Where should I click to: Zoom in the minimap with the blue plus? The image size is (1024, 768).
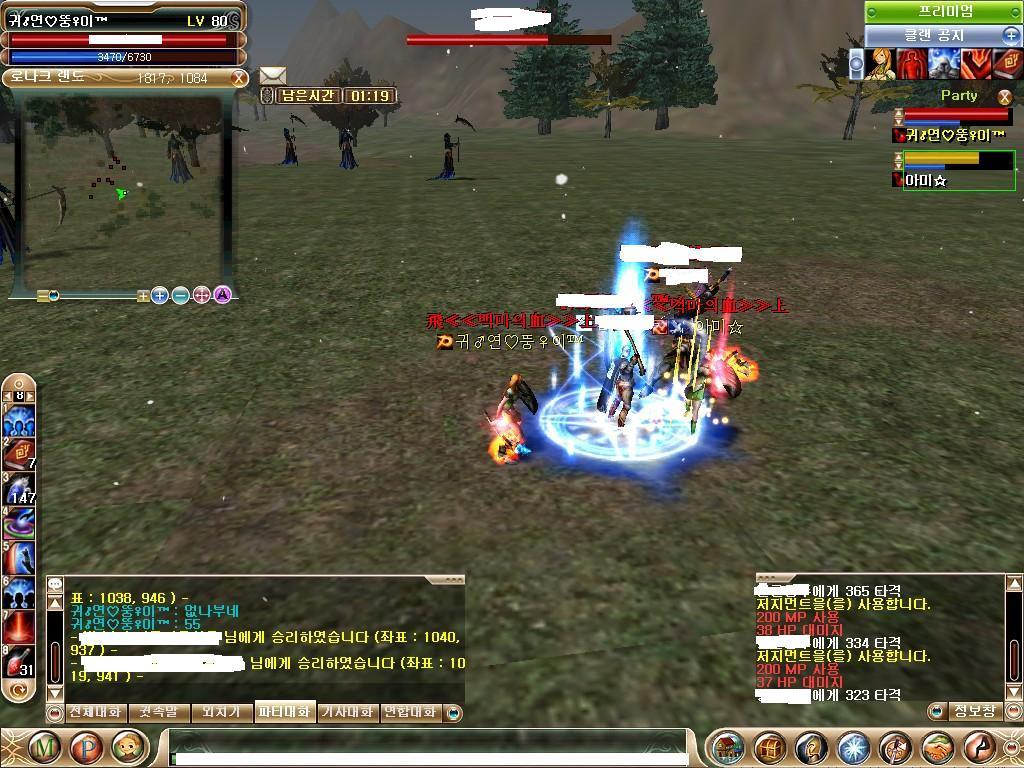click(x=160, y=295)
